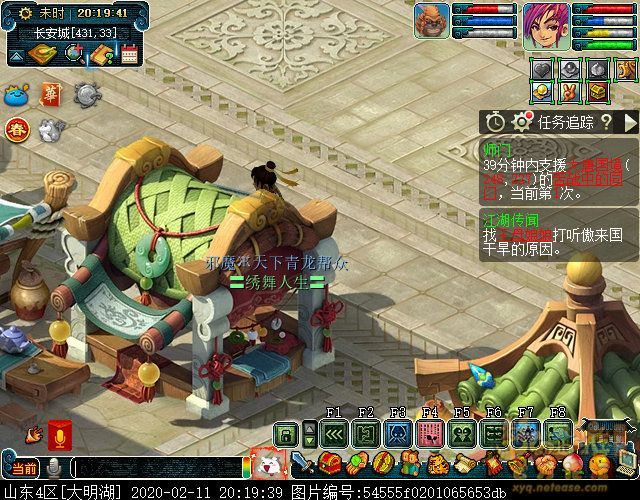Viewport: 640px width, 500px height.
Task: Activate the F4 pink skill slot
Action: coord(431,433)
